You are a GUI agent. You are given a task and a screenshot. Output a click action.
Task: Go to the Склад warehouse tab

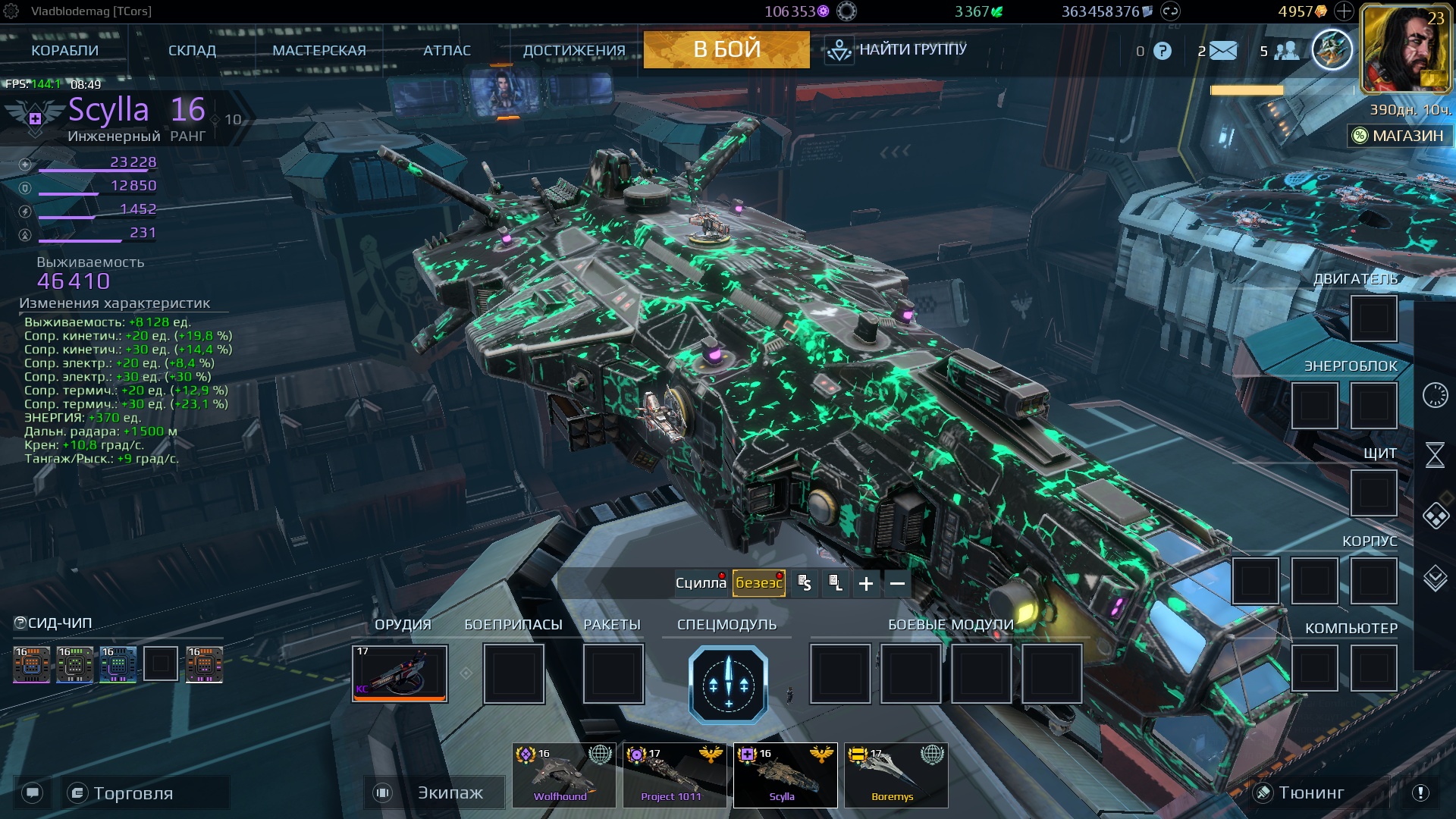(192, 51)
